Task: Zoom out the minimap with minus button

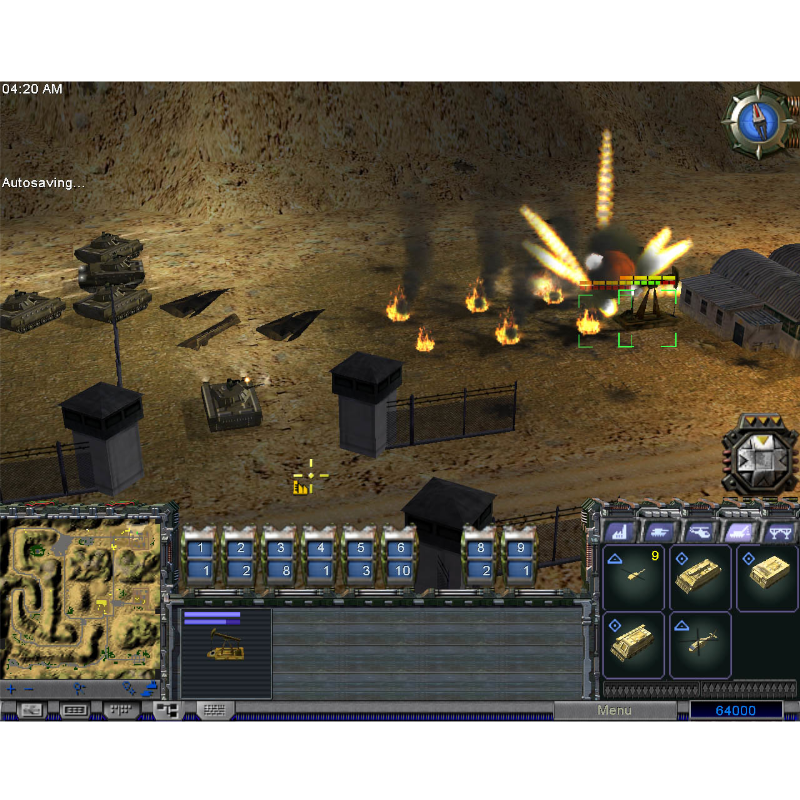Action: point(29,689)
